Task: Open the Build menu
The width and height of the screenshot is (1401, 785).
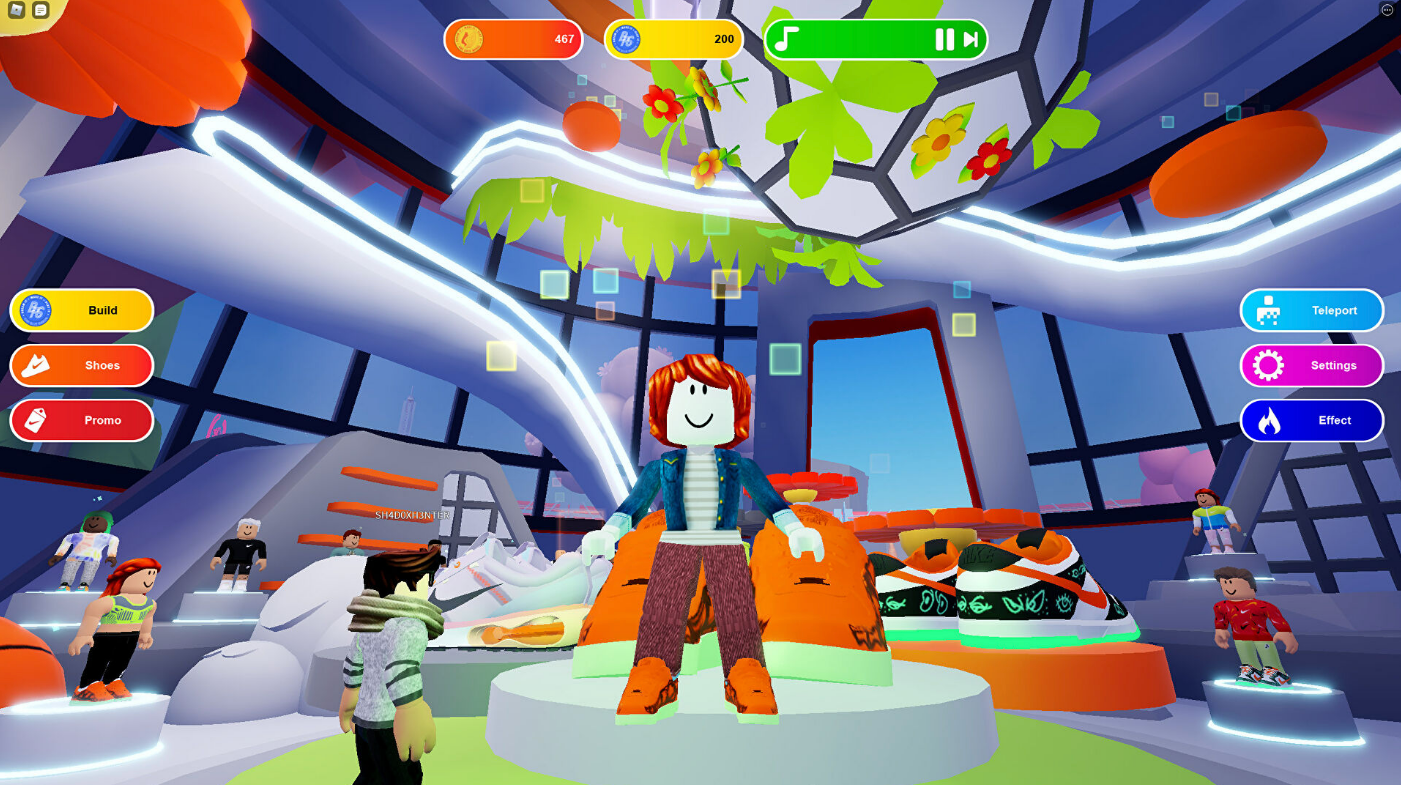Action: pos(82,311)
